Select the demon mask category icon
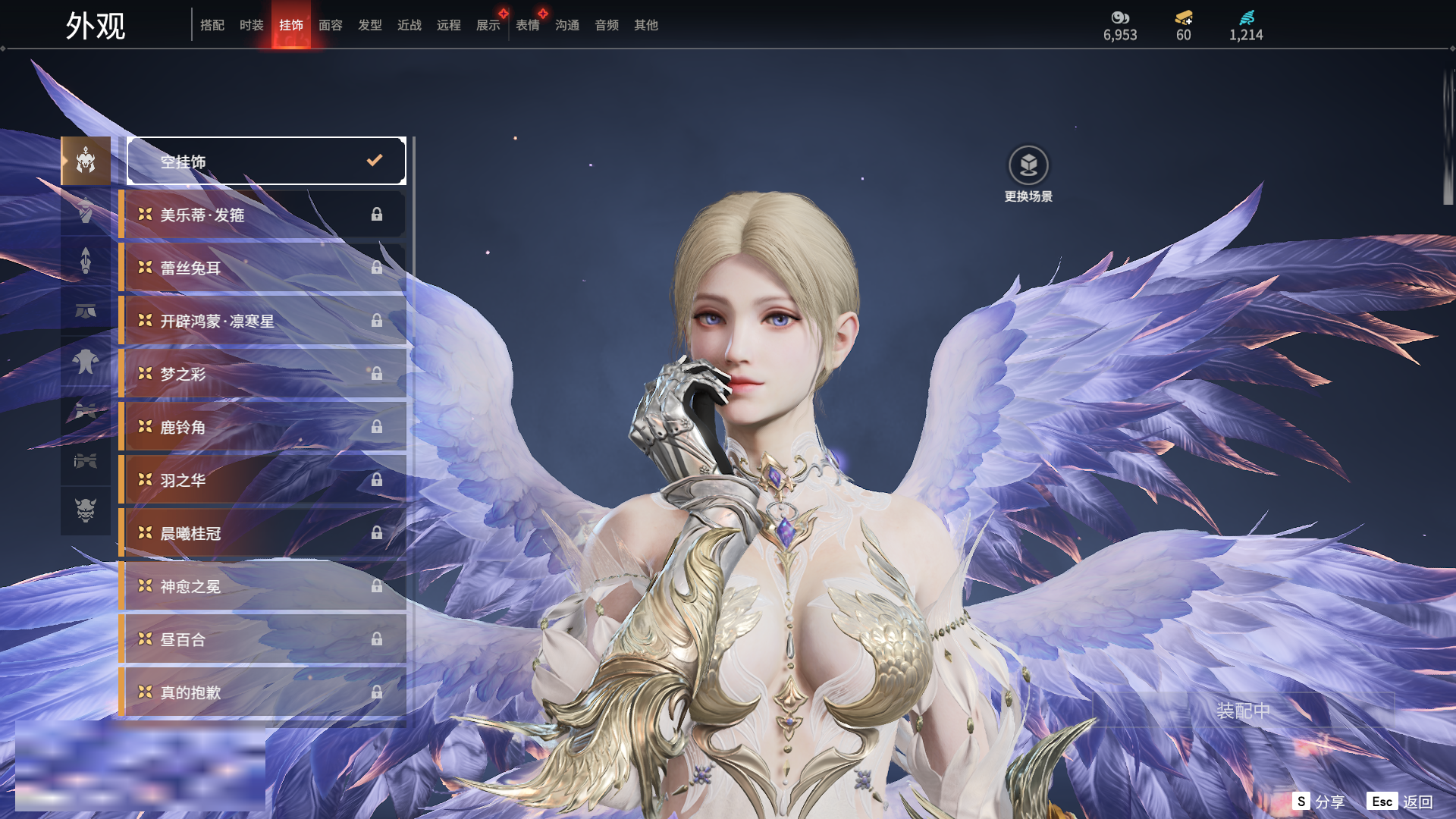This screenshot has width=1456, height=819. [86, 510]
